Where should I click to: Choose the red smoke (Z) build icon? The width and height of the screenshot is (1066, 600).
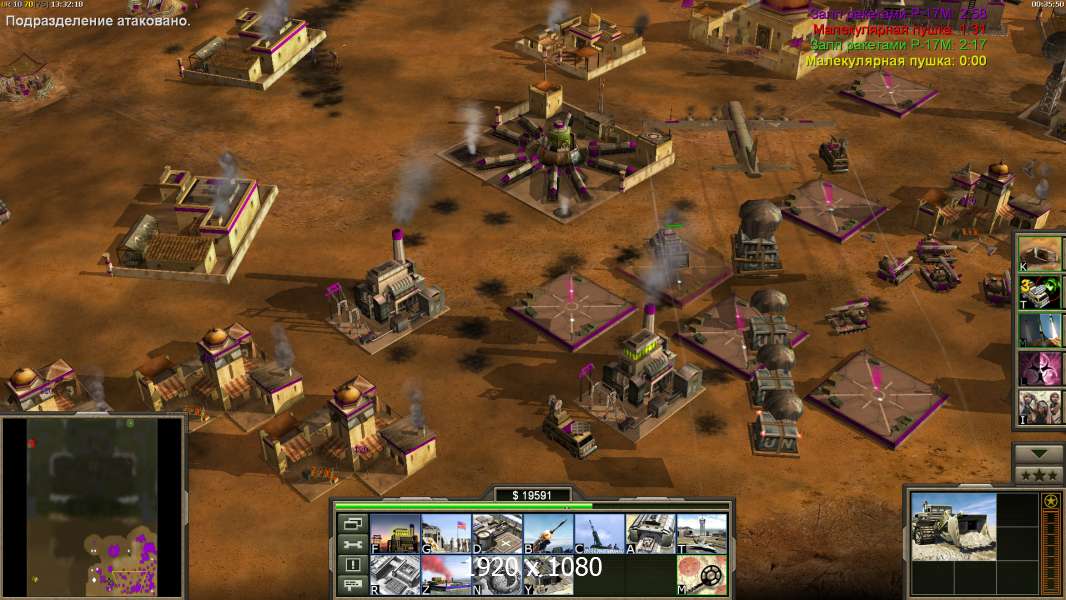coord(446,575)
